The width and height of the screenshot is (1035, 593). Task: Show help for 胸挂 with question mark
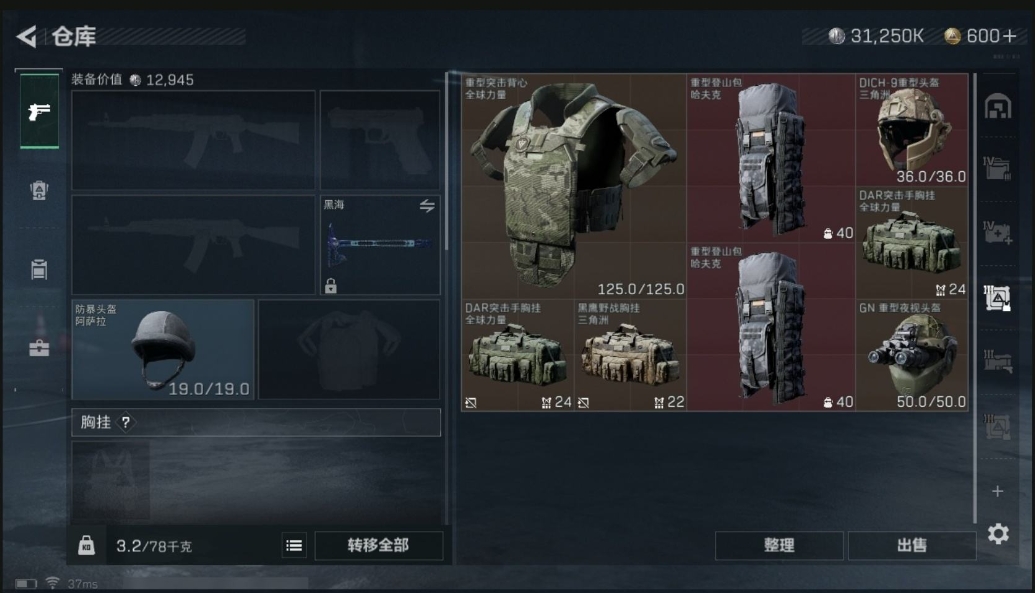126,423
